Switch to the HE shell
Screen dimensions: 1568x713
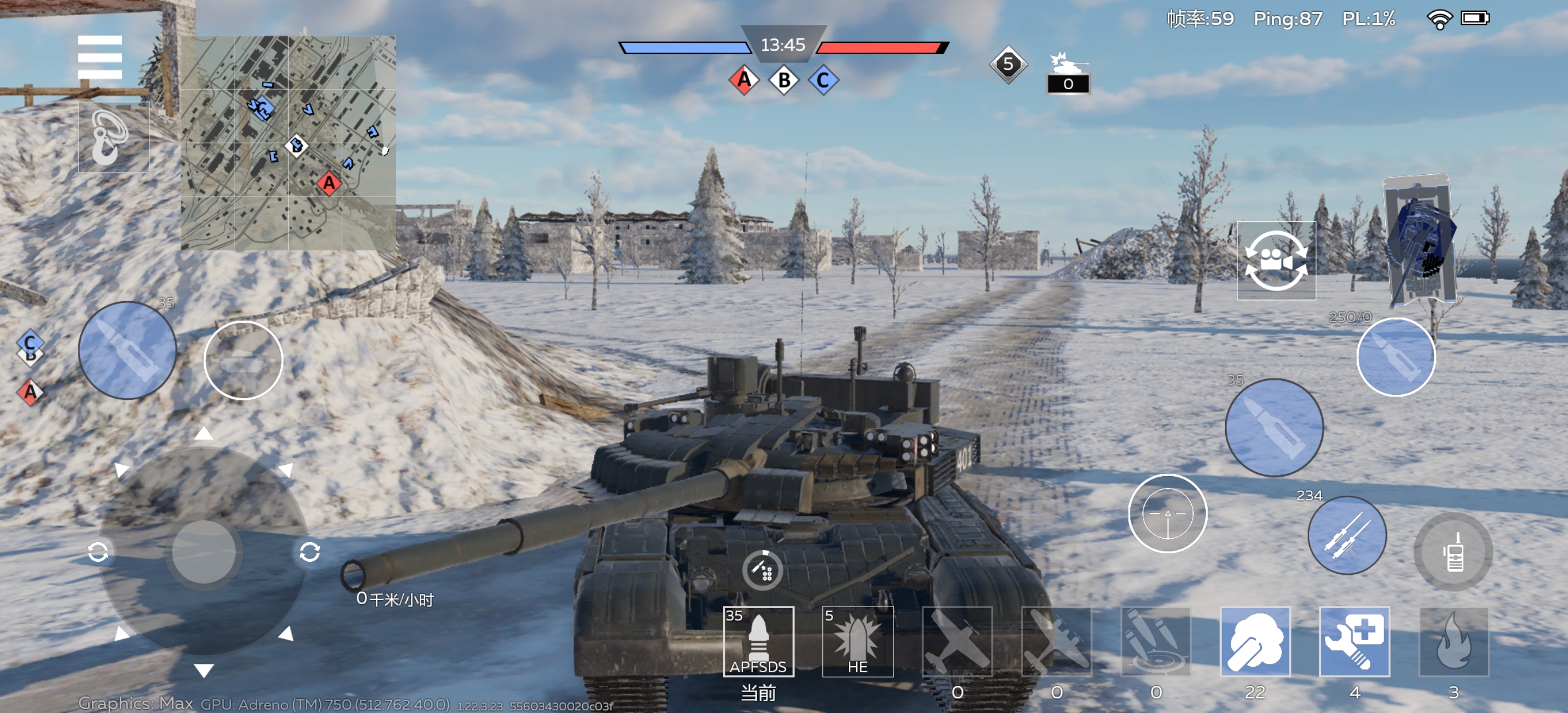857,641
